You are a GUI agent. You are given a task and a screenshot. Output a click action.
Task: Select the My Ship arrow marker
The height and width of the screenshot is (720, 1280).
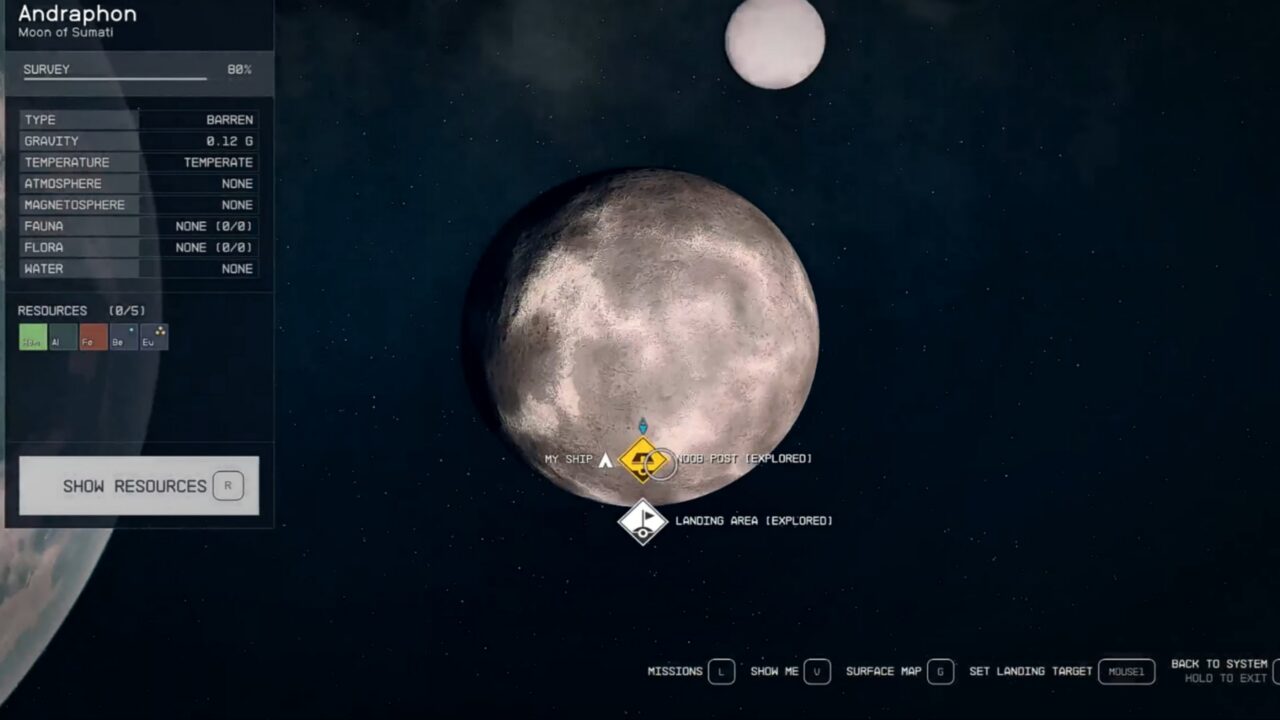point(605,460)
